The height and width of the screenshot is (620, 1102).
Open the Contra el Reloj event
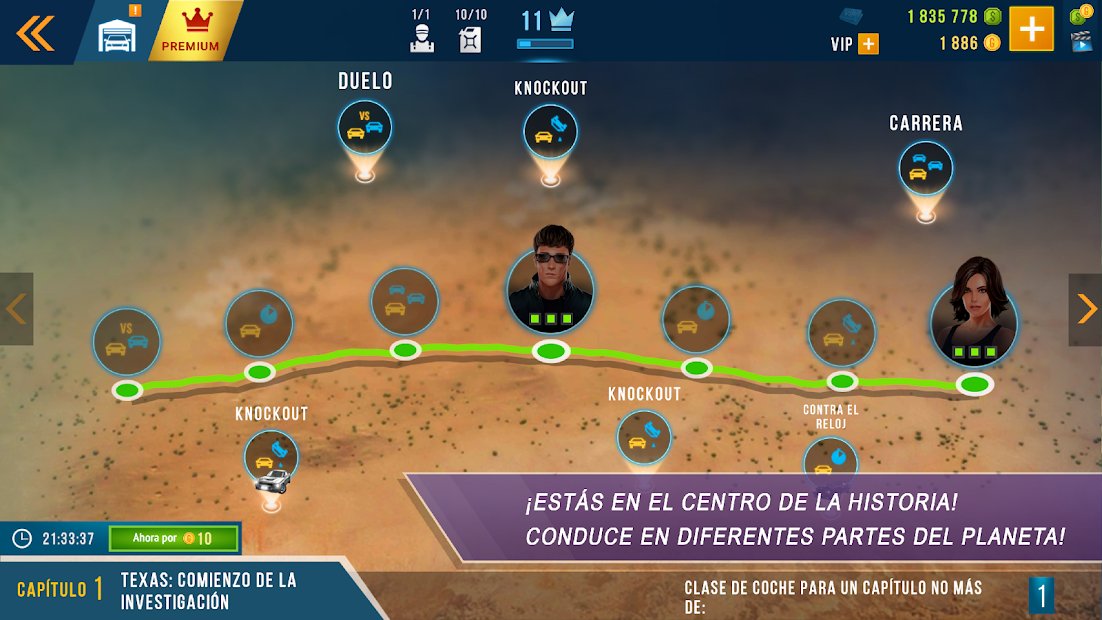point(830,459)
